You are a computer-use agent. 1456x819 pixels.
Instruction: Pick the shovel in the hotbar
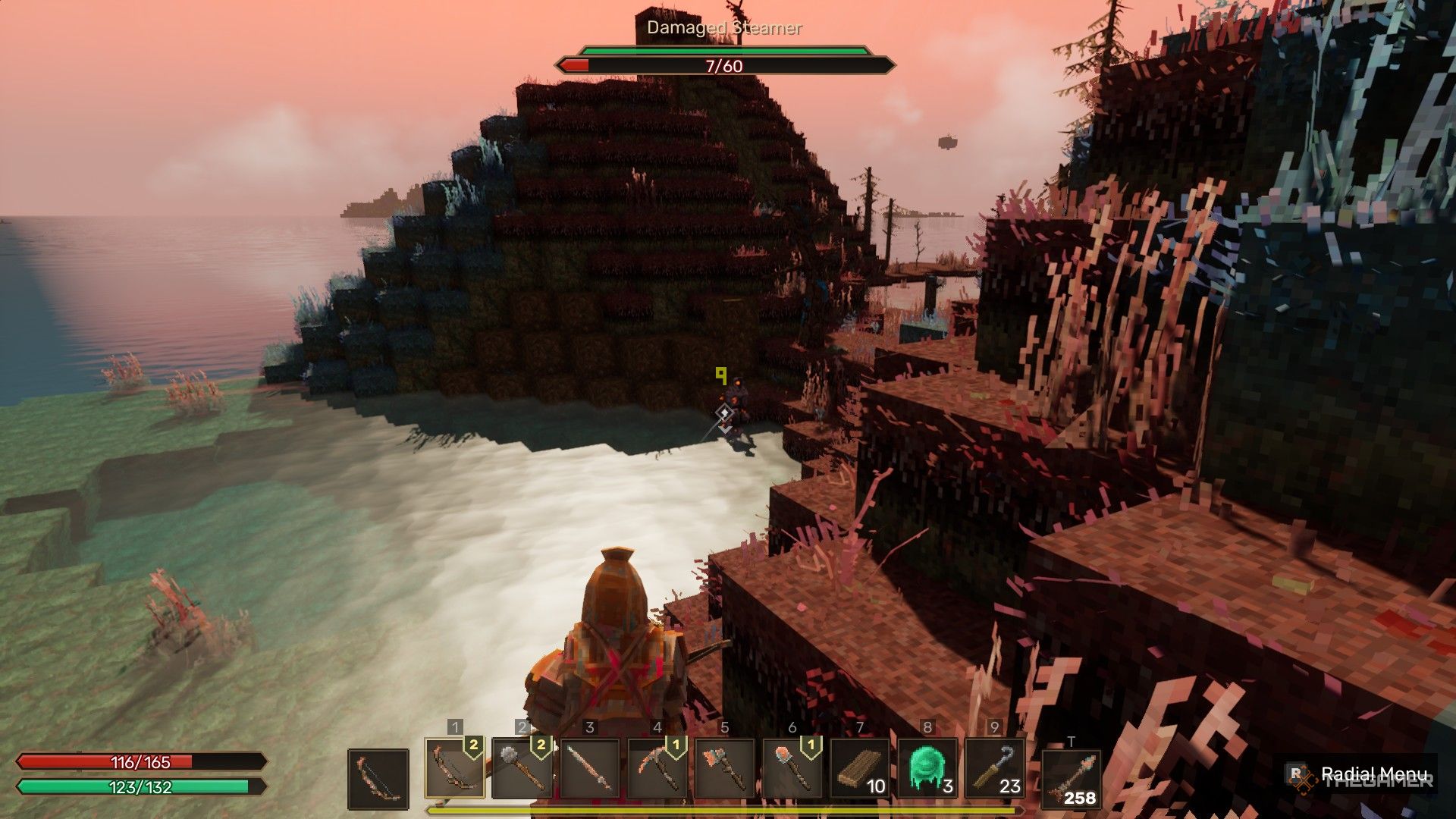pos(792,768)
